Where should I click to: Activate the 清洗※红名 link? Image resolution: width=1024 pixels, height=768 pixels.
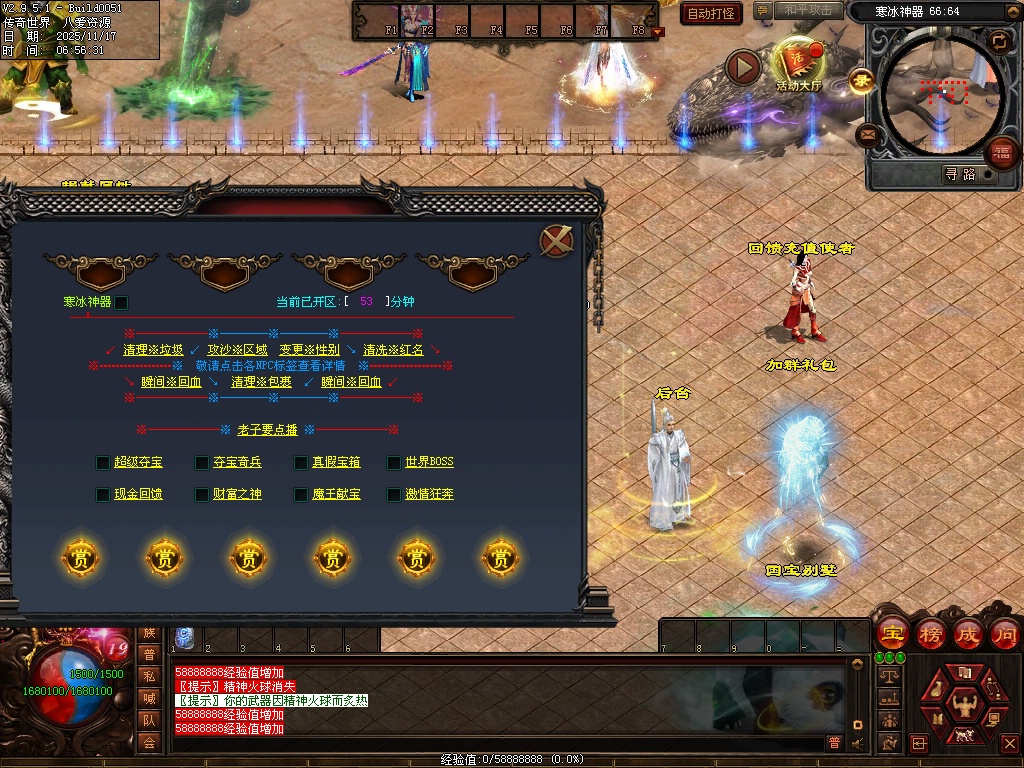[x=393, y=350]
